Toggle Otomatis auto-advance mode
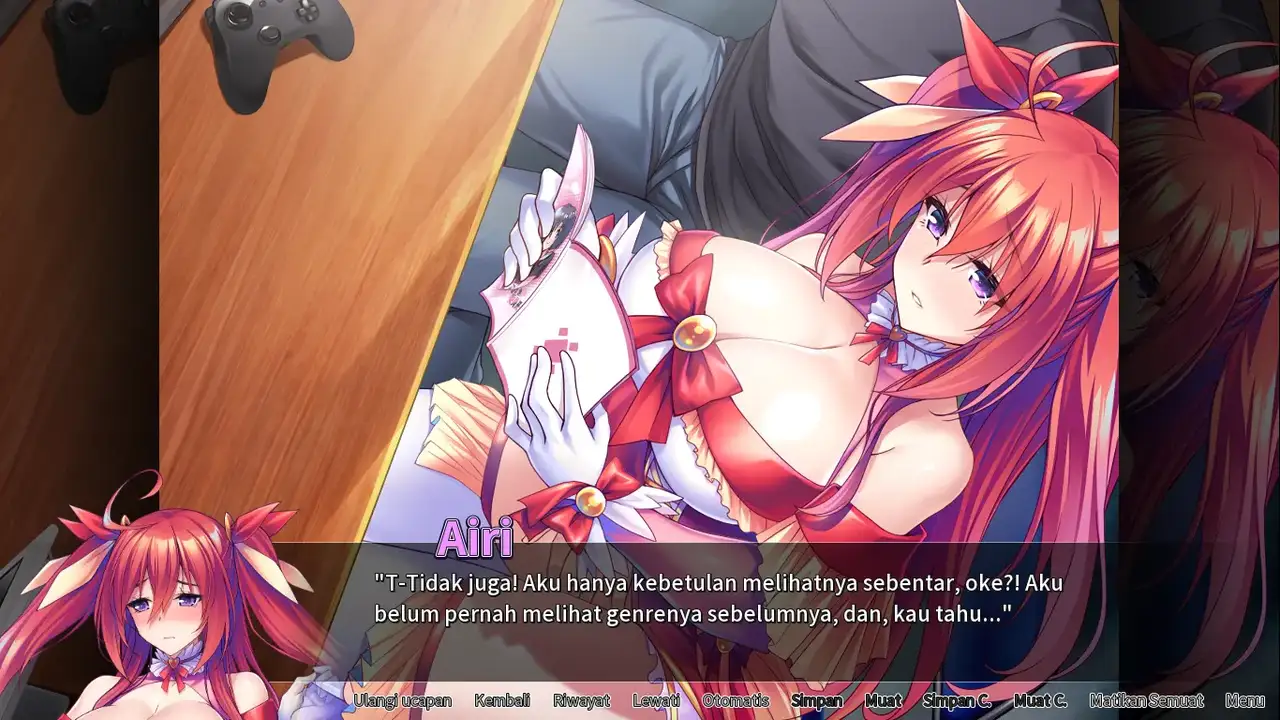This screenshot has height=720, width=1280. (x=735, y=701)
